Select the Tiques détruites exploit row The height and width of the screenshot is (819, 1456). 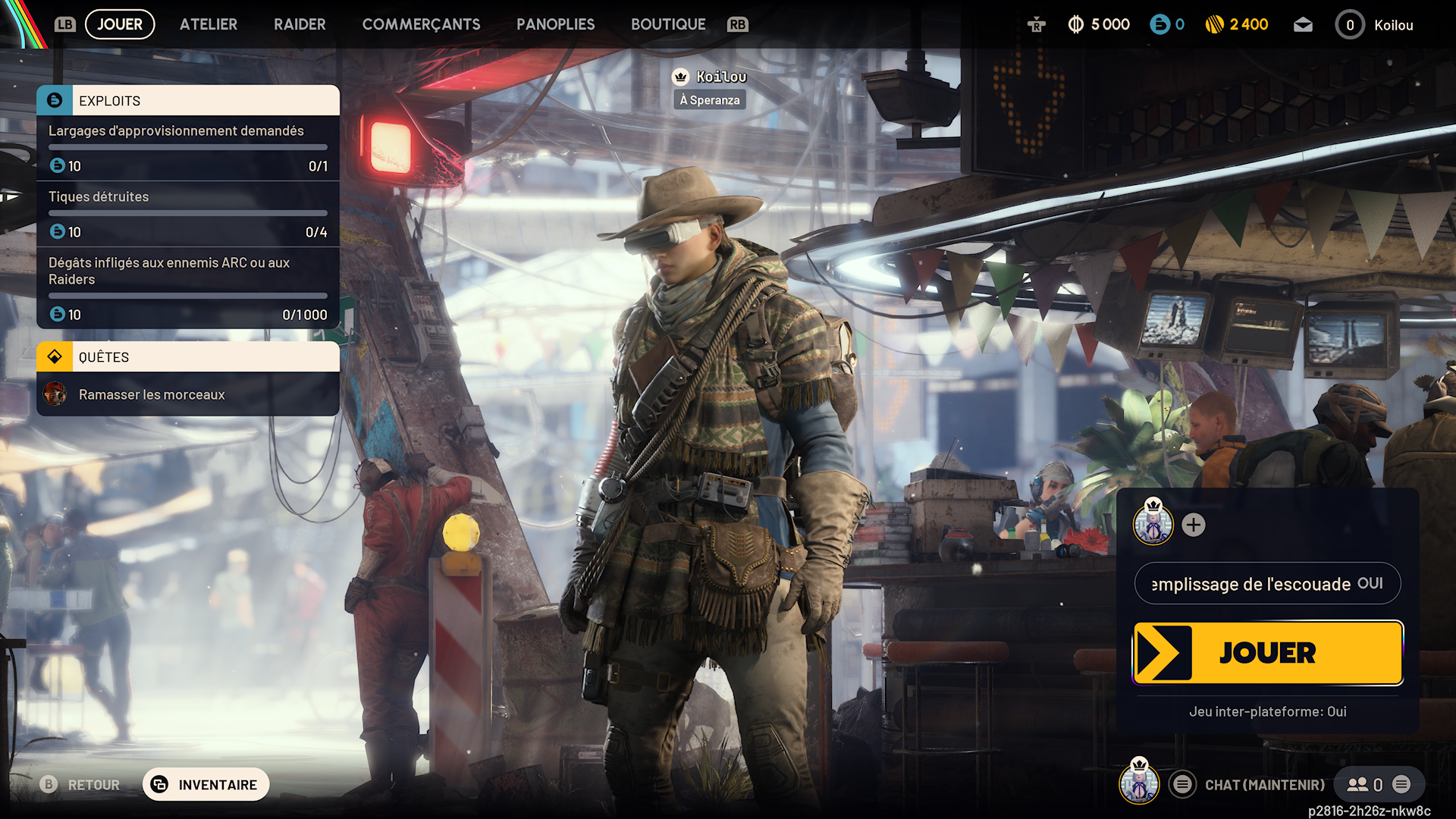pyautogui.click(x=188, y=214)
